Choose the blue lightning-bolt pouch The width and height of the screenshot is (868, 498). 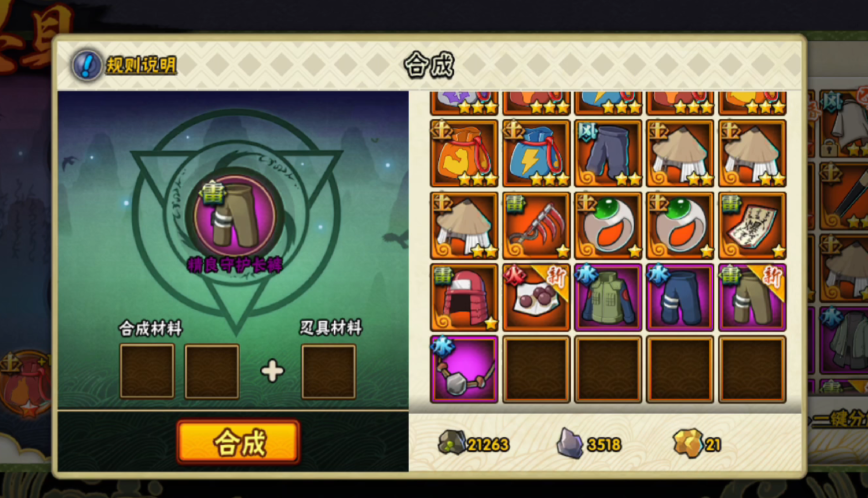coord(536,153)
